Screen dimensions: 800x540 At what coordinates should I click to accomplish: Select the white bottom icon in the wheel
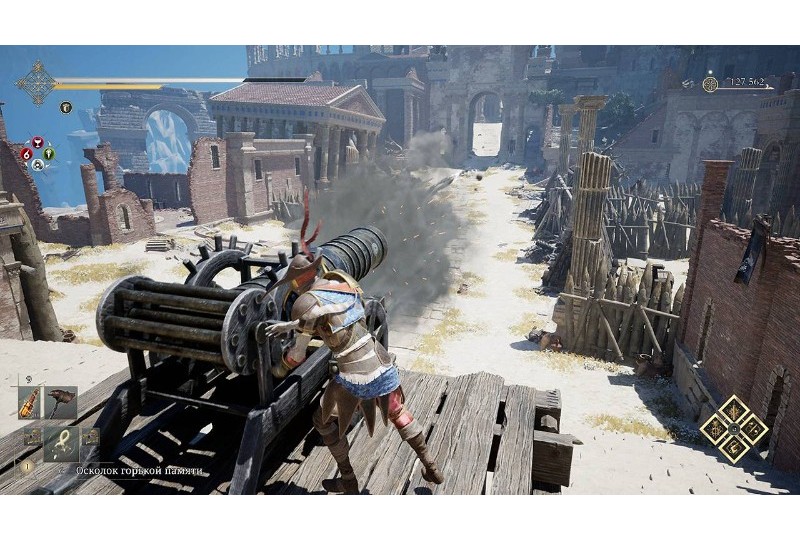pos(38,166)
